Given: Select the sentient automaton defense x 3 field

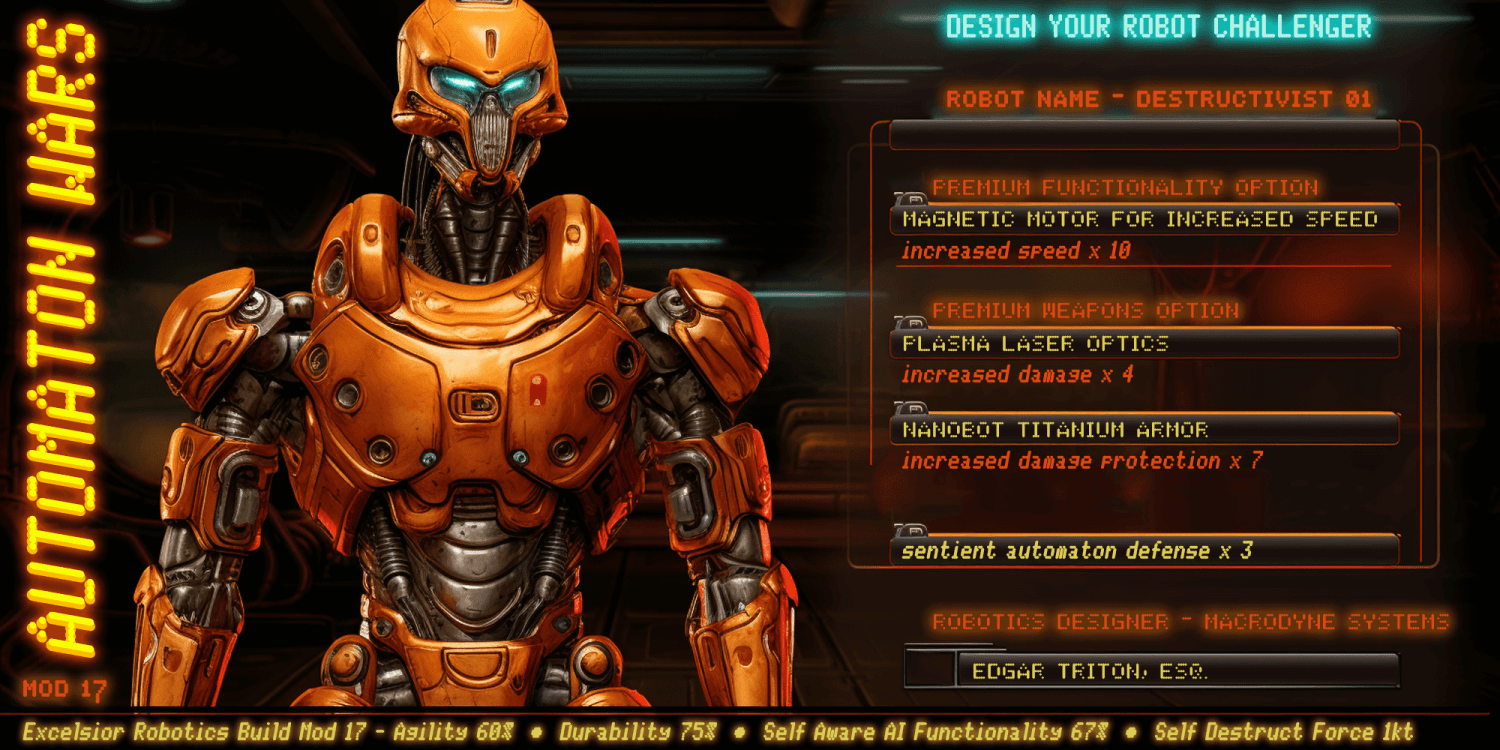Looking at the screenshot, I should (1142, 551).
